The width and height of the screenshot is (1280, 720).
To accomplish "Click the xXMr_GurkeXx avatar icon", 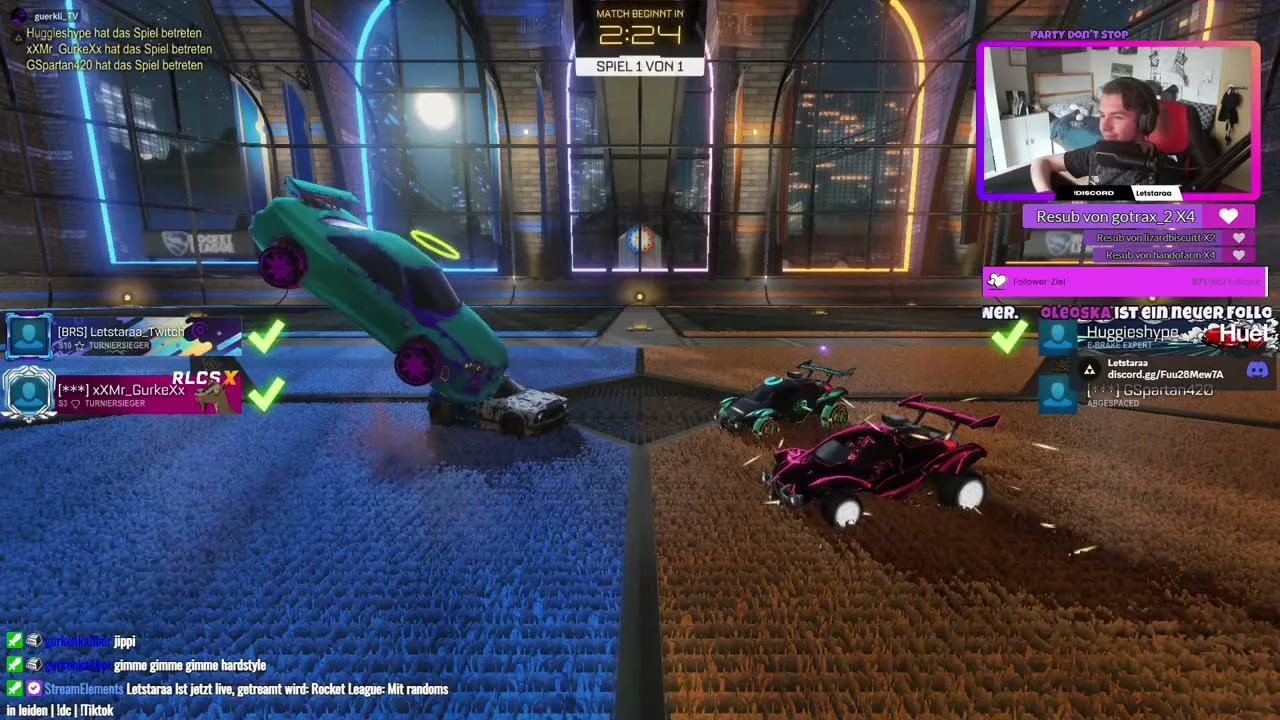I will (x=28, y=392).
